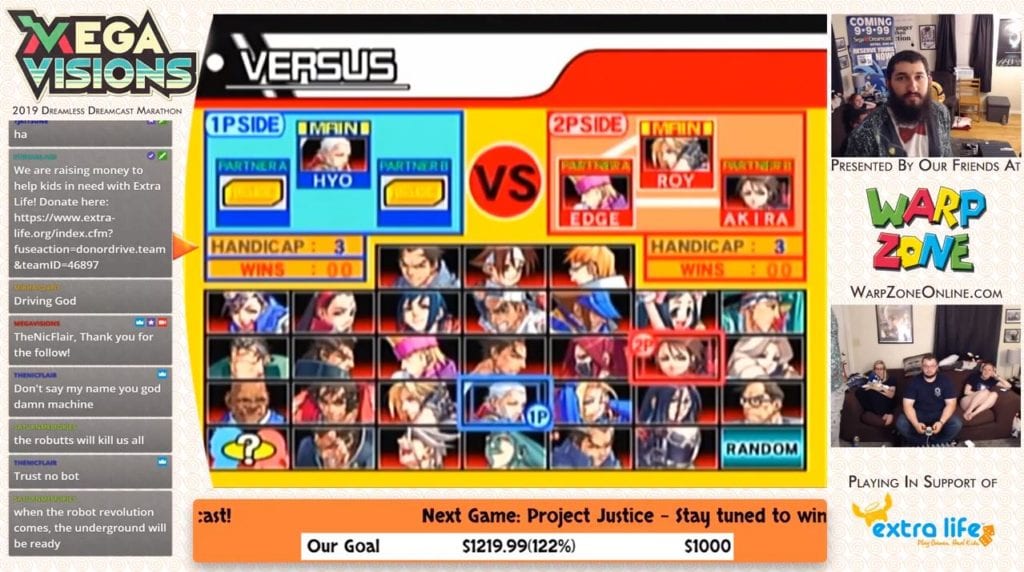Choose the bald dark-skinned man portrait tile
1024x572 pixels.
tap(247, 402)
